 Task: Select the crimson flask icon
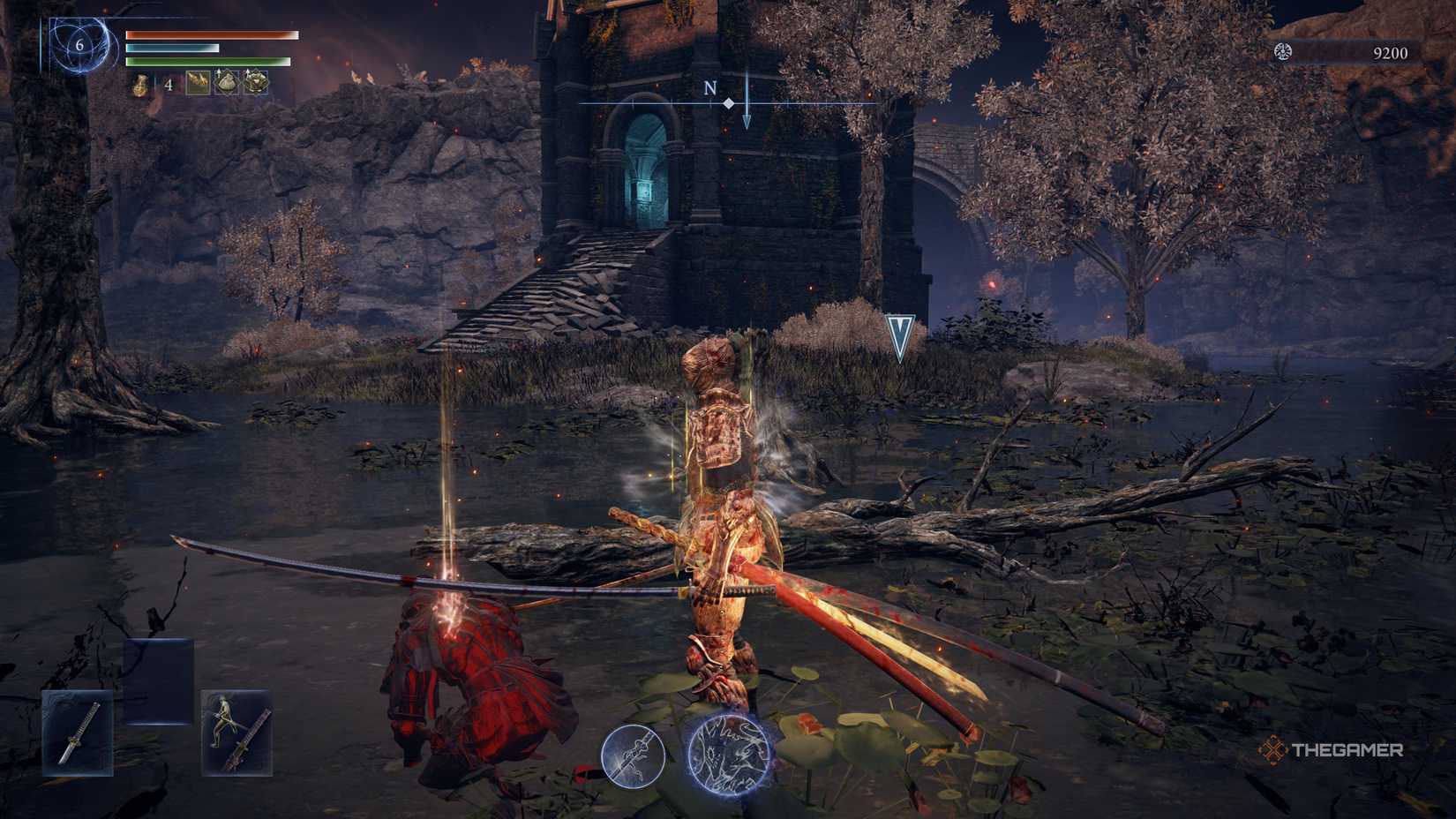tap(140, 86)
